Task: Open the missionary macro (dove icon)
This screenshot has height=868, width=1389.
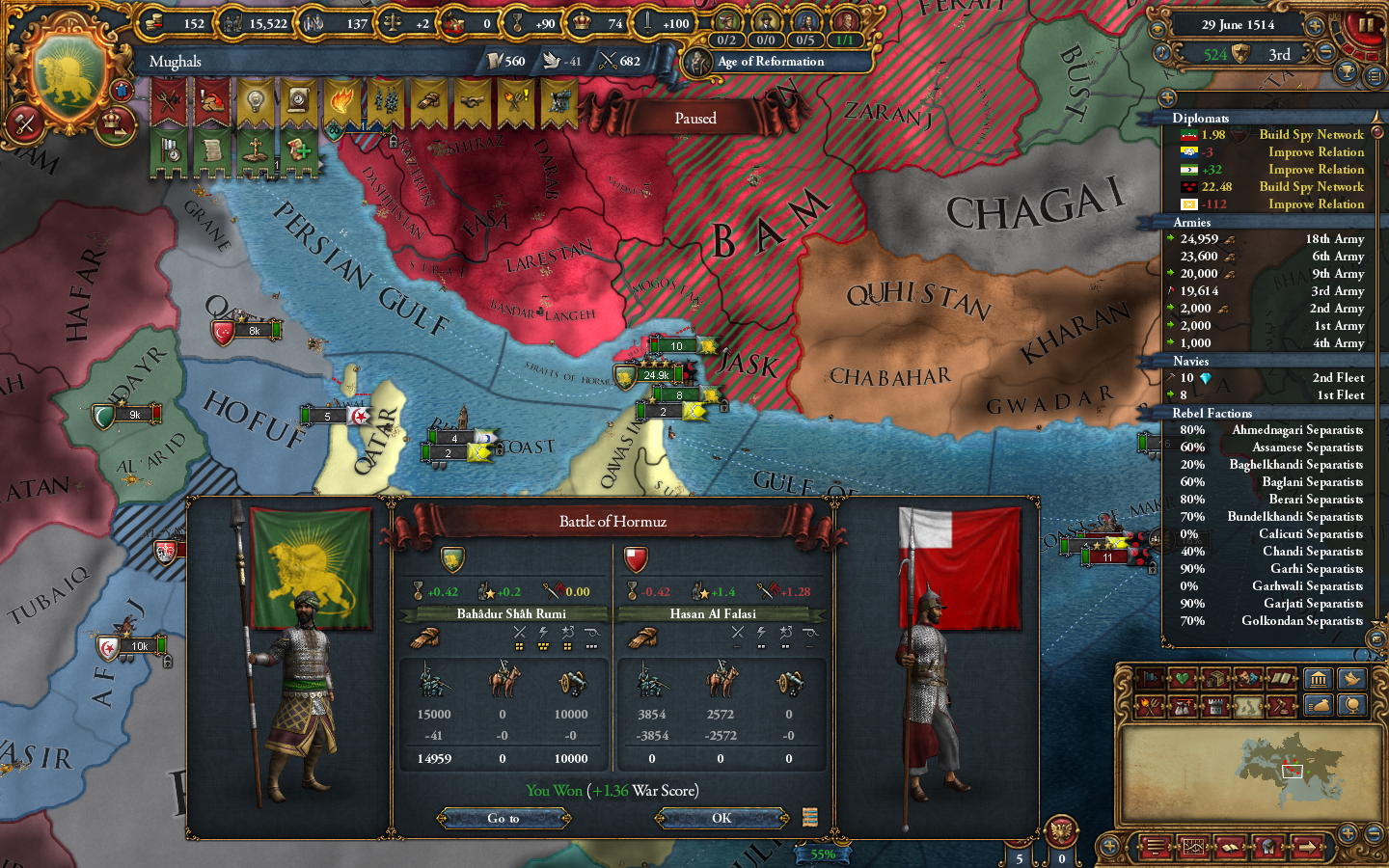Action: (x=1353, y=680)
